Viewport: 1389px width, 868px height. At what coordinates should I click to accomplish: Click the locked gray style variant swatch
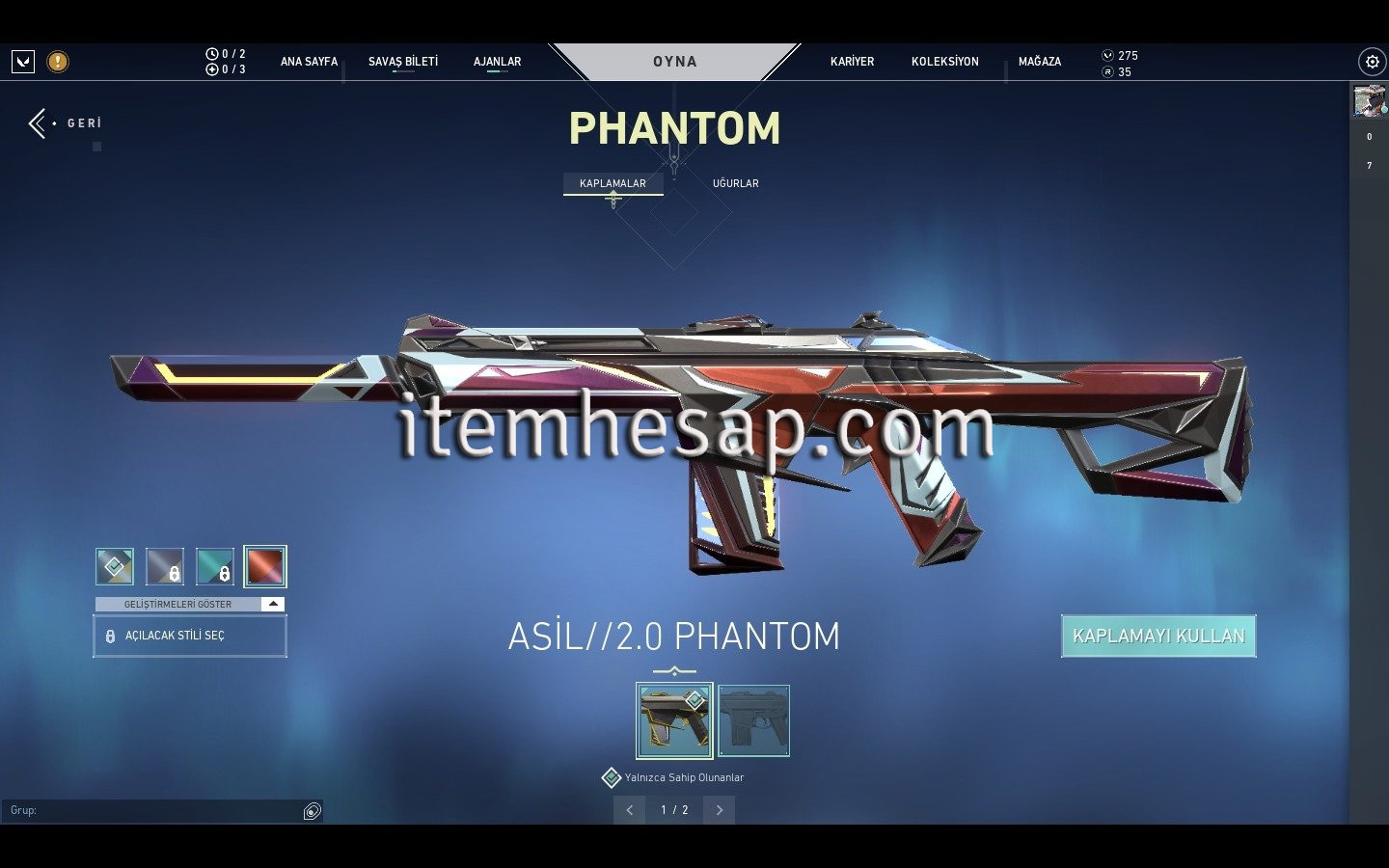tap(164, 566)
